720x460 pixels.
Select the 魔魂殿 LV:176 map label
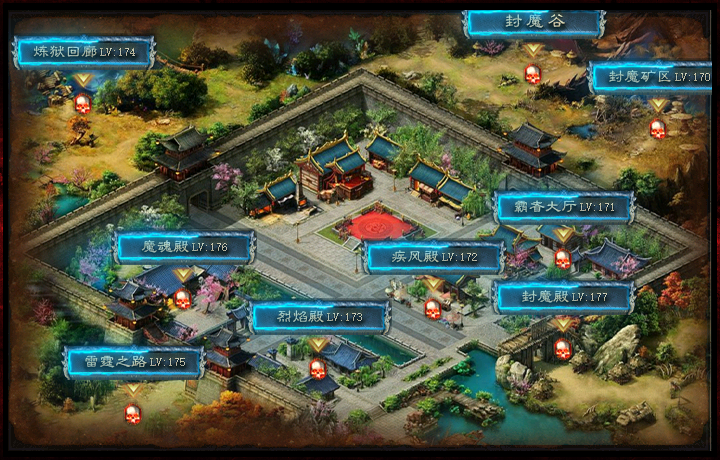tap(185, 247)
